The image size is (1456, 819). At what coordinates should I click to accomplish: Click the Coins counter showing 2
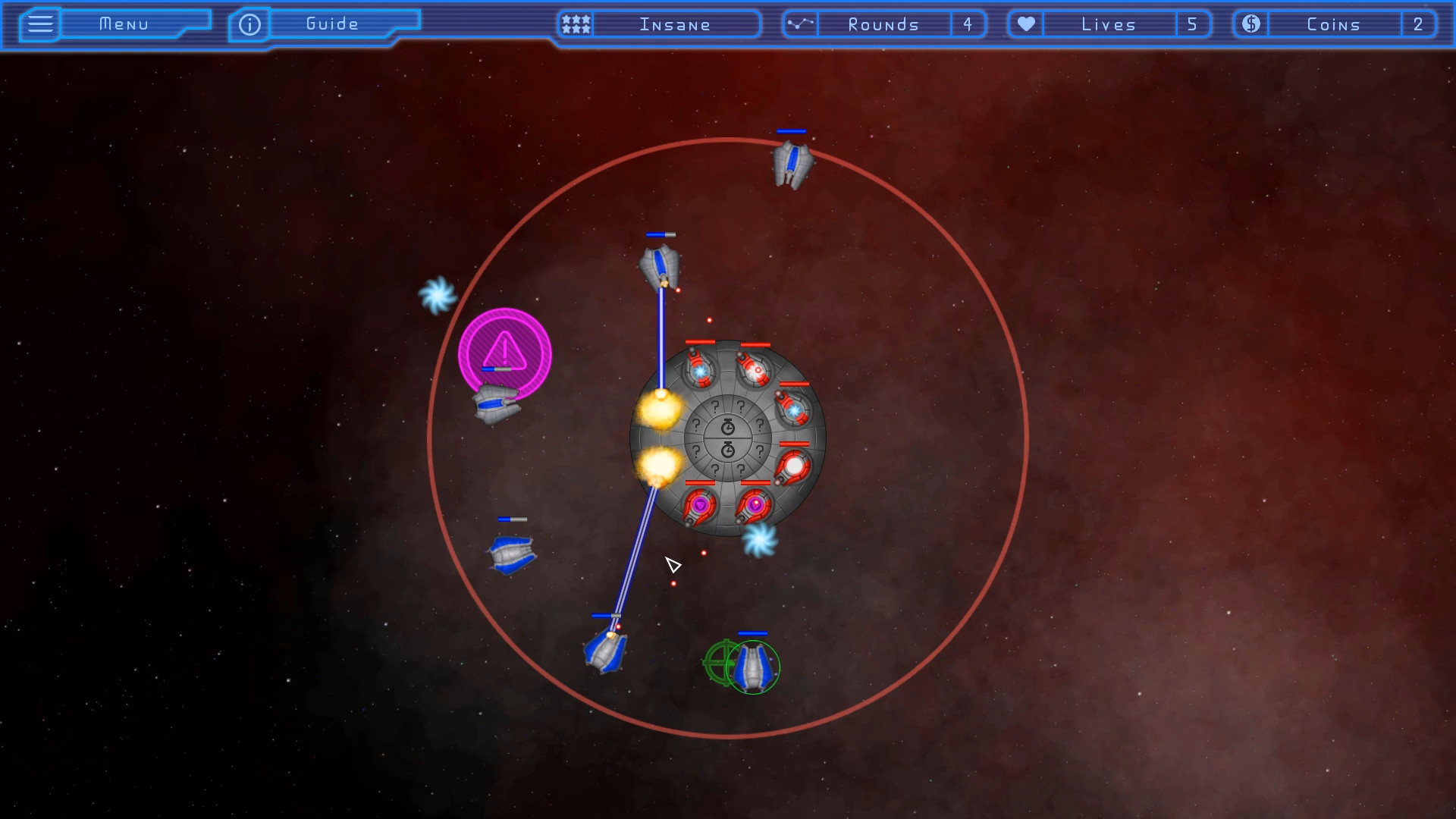tap(1419, 24)
